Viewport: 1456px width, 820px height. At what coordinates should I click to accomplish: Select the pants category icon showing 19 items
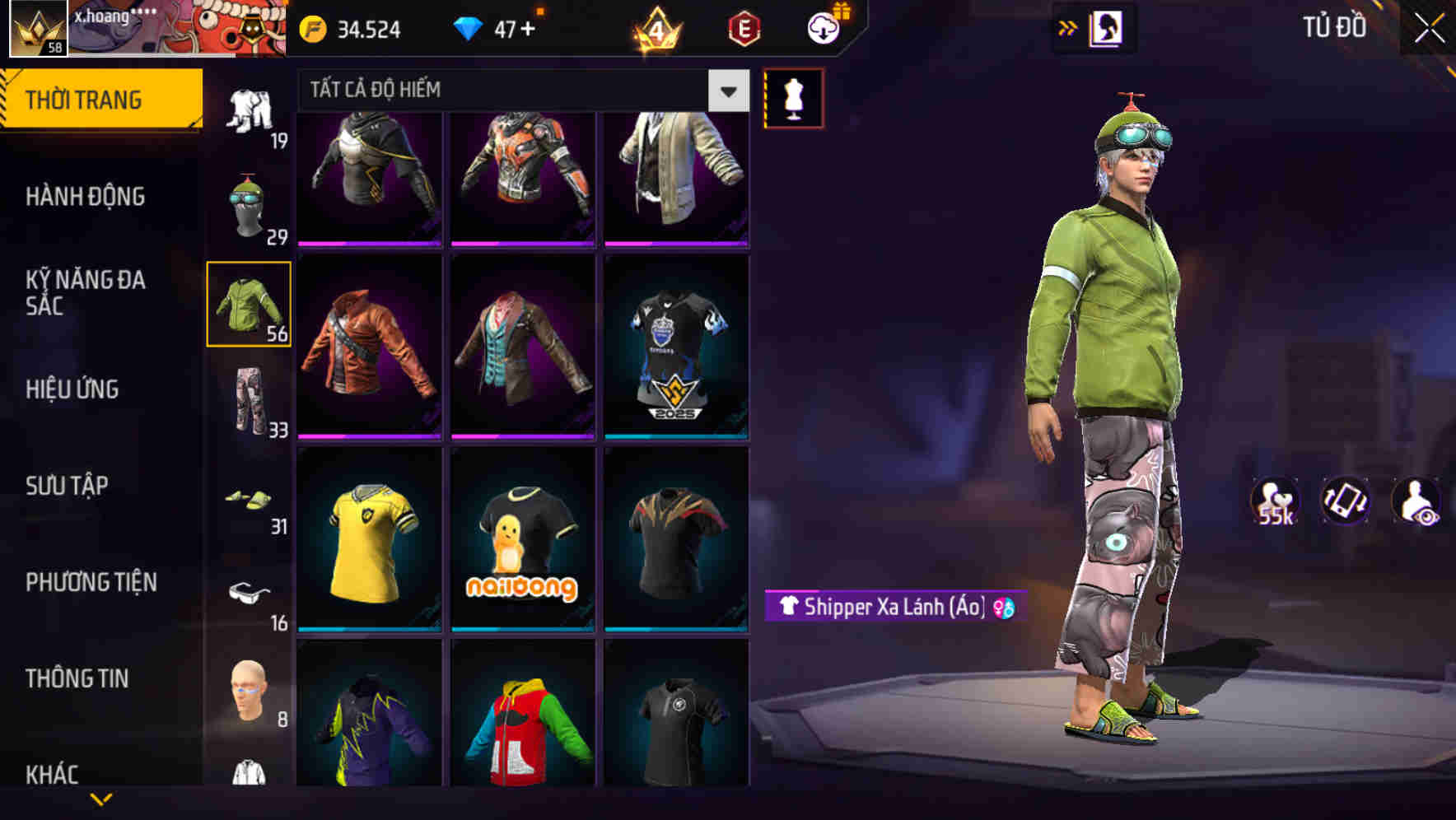click(251, 111)
